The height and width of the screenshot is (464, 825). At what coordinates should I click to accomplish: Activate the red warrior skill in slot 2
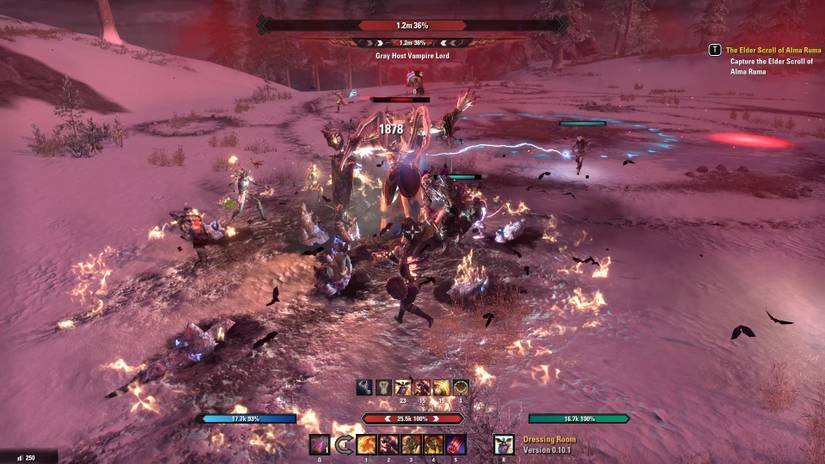click(x=389, y=445)
